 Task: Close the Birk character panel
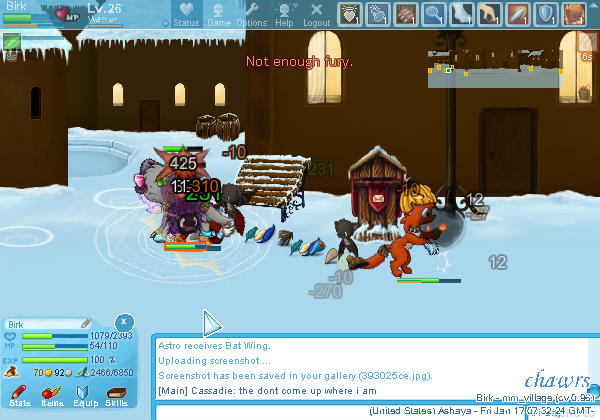pos(122,322)
